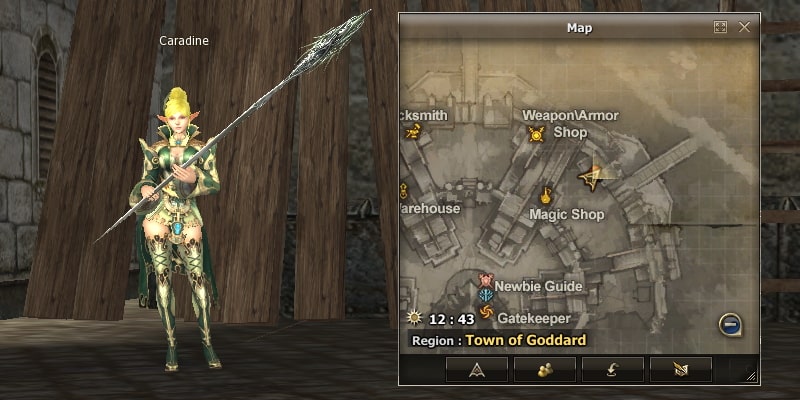The width and height of the screenshot is (800, 400).
Task: Click the Map window resize corner
Action: [751, 375]
